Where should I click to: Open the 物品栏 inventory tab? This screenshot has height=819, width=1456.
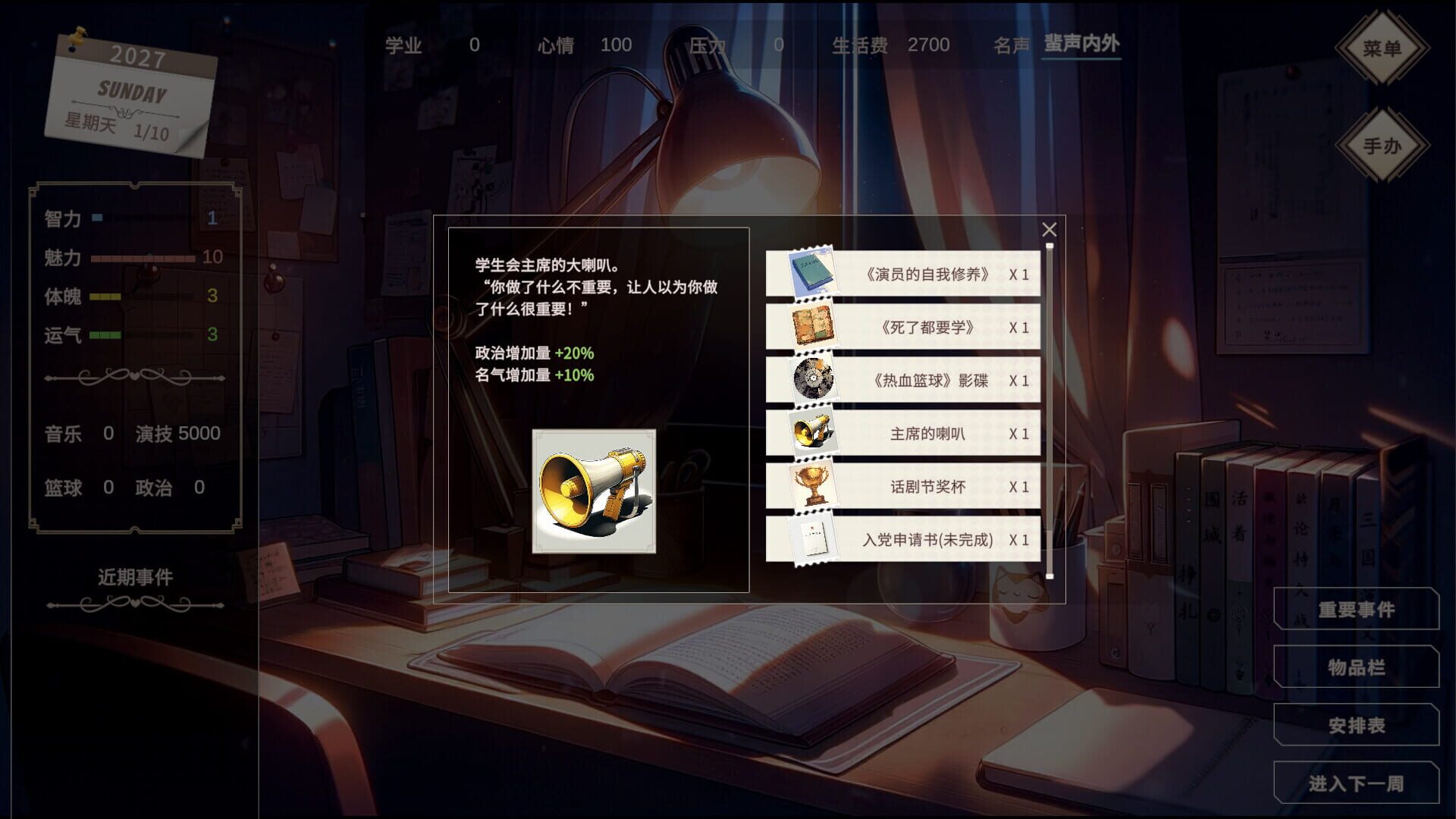1356,668
